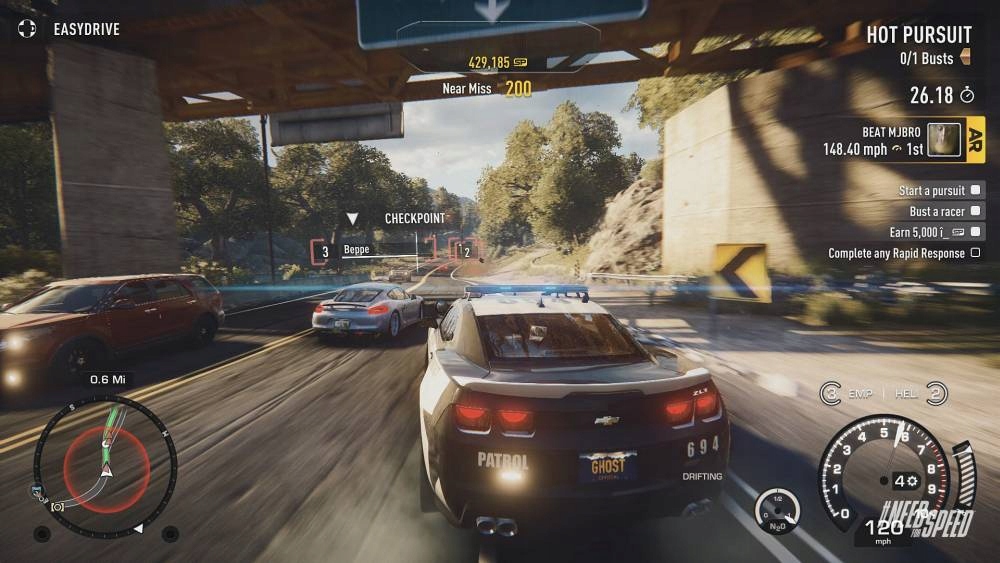The image size is (1000, 563).
Task: Click the Hot Pursuit event title
Action: 918,35
